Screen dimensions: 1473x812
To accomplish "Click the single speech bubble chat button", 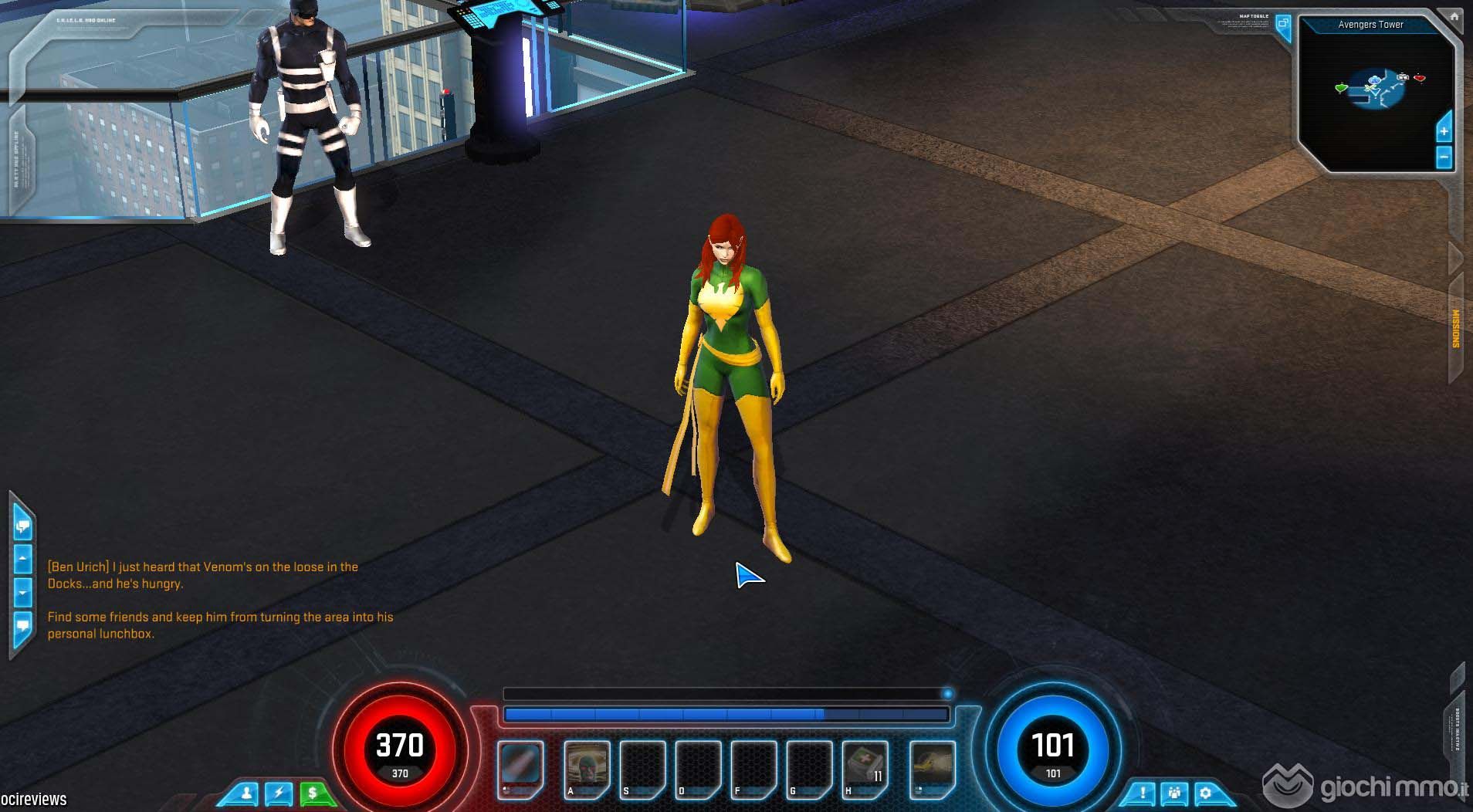I will click(x=22, y=625).
